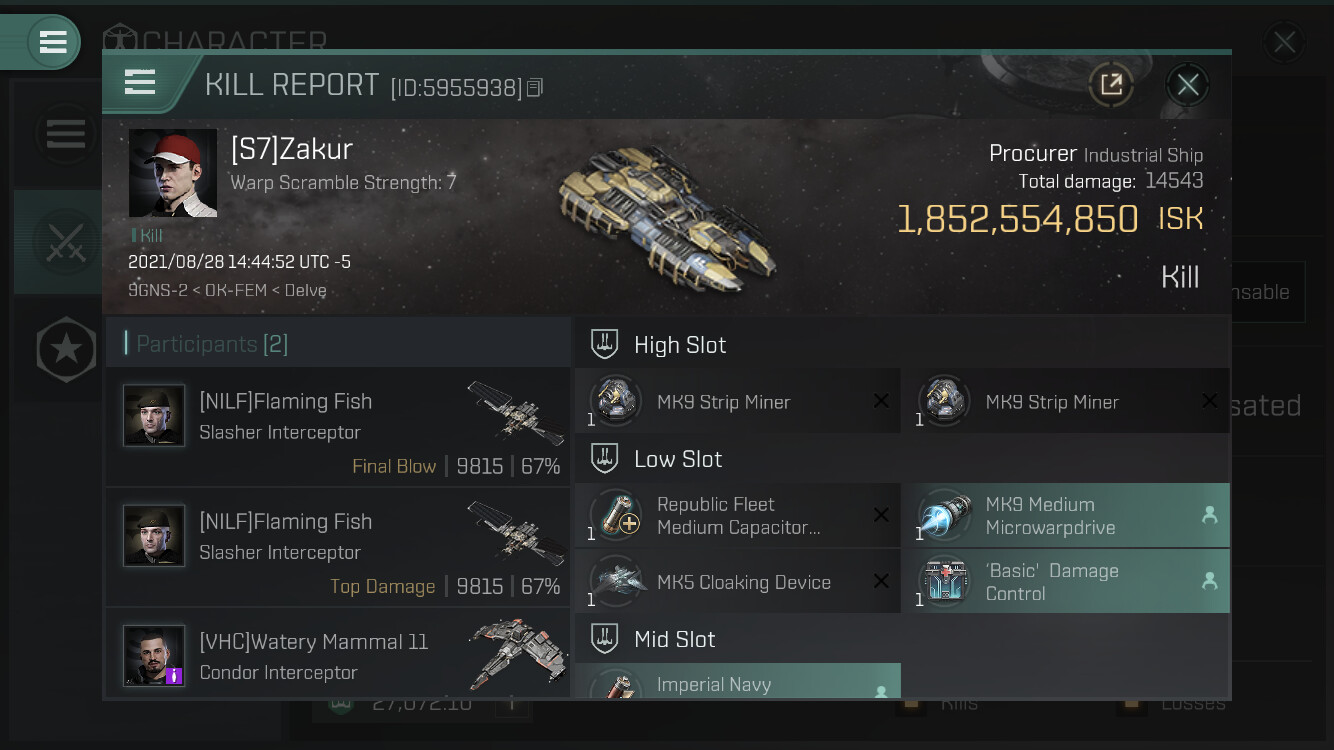The width and height of the screenshot is (1334, 750).
Task: Copy the kill report ID
Action: click(x=535, y=88)
